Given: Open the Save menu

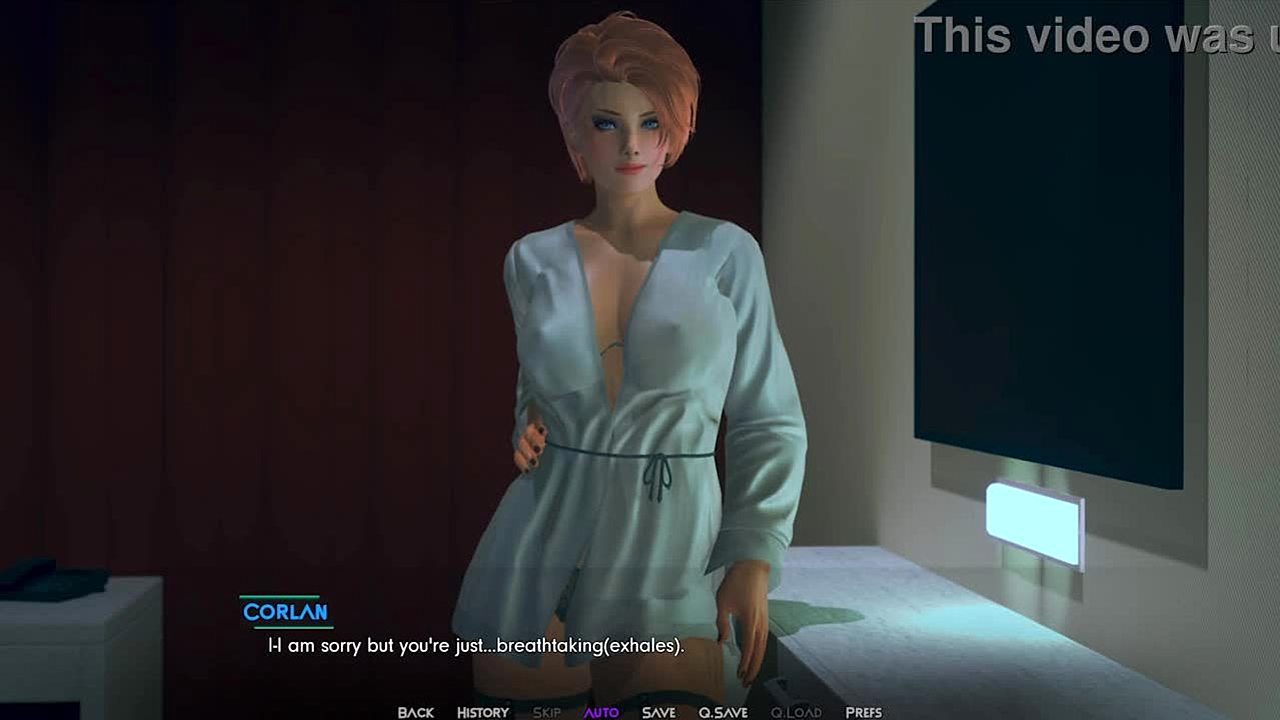Looking at the screenshot, I should 658,712.
